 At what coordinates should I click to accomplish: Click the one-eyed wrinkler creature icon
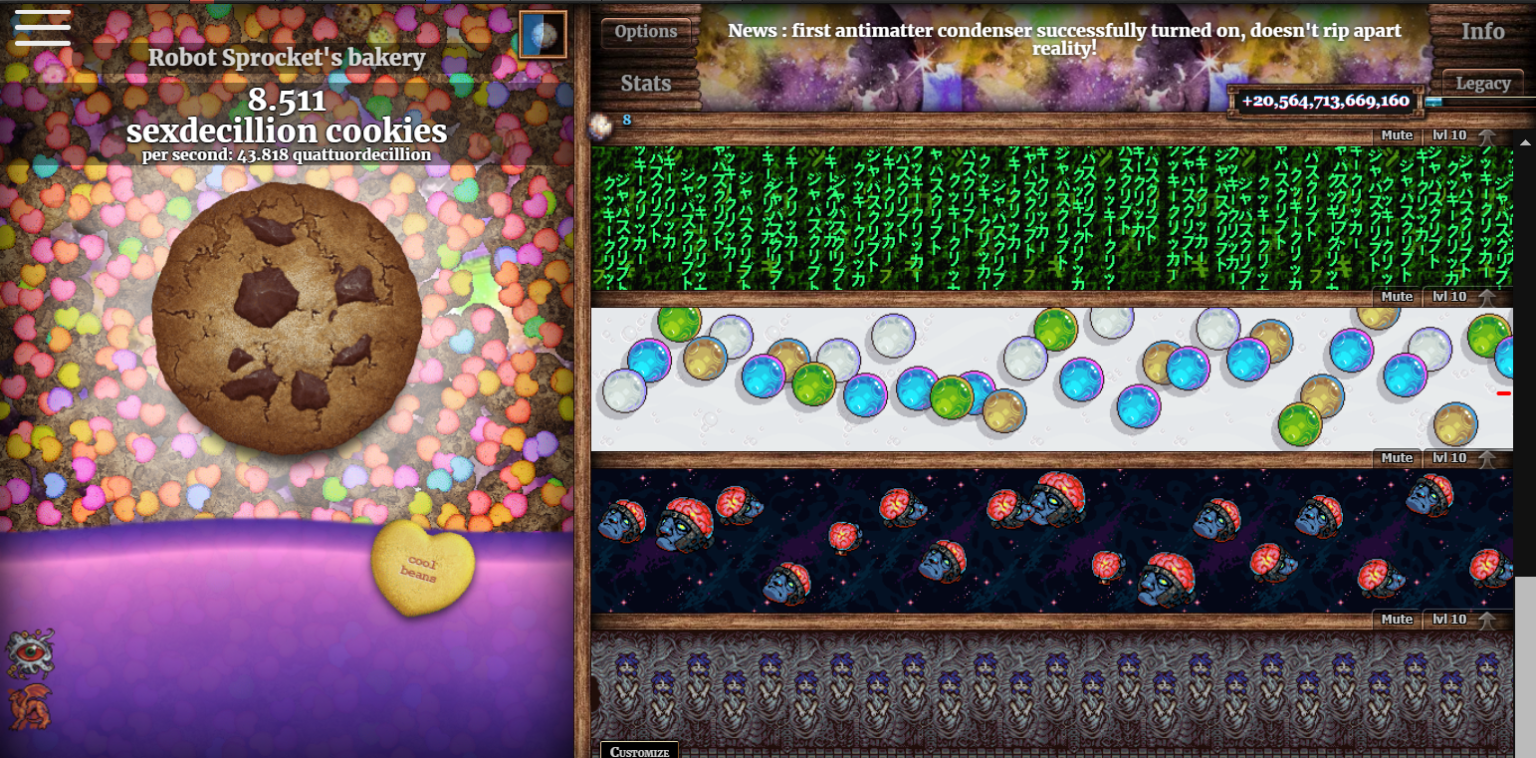click(30, 651)
